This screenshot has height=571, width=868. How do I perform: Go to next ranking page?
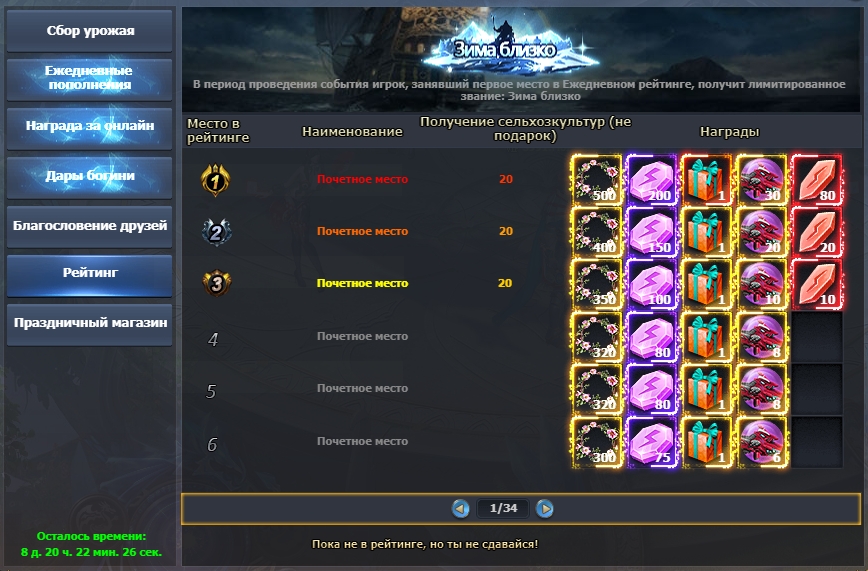545,508
